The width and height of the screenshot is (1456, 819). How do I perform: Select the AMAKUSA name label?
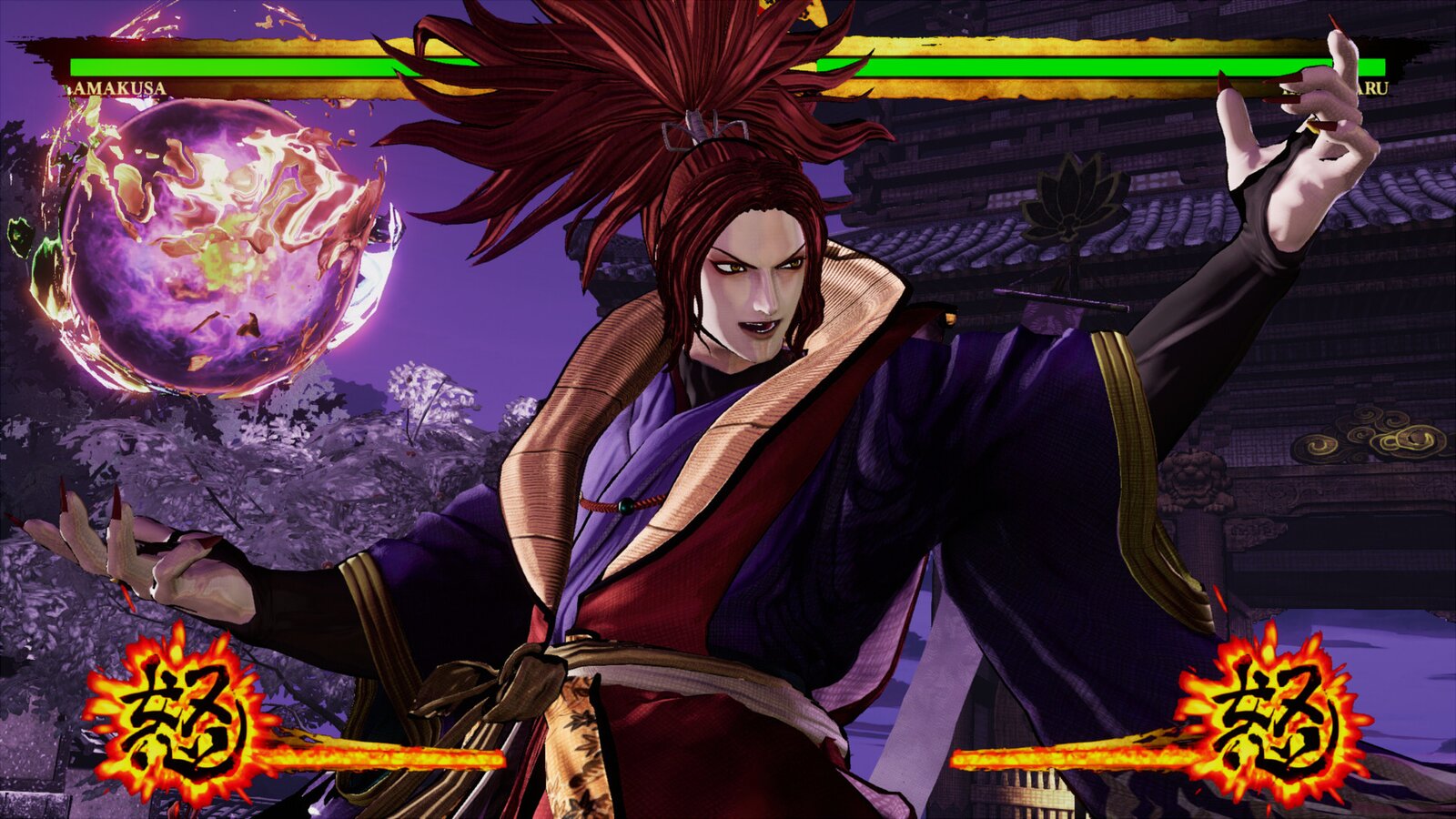tap(118, 88)
